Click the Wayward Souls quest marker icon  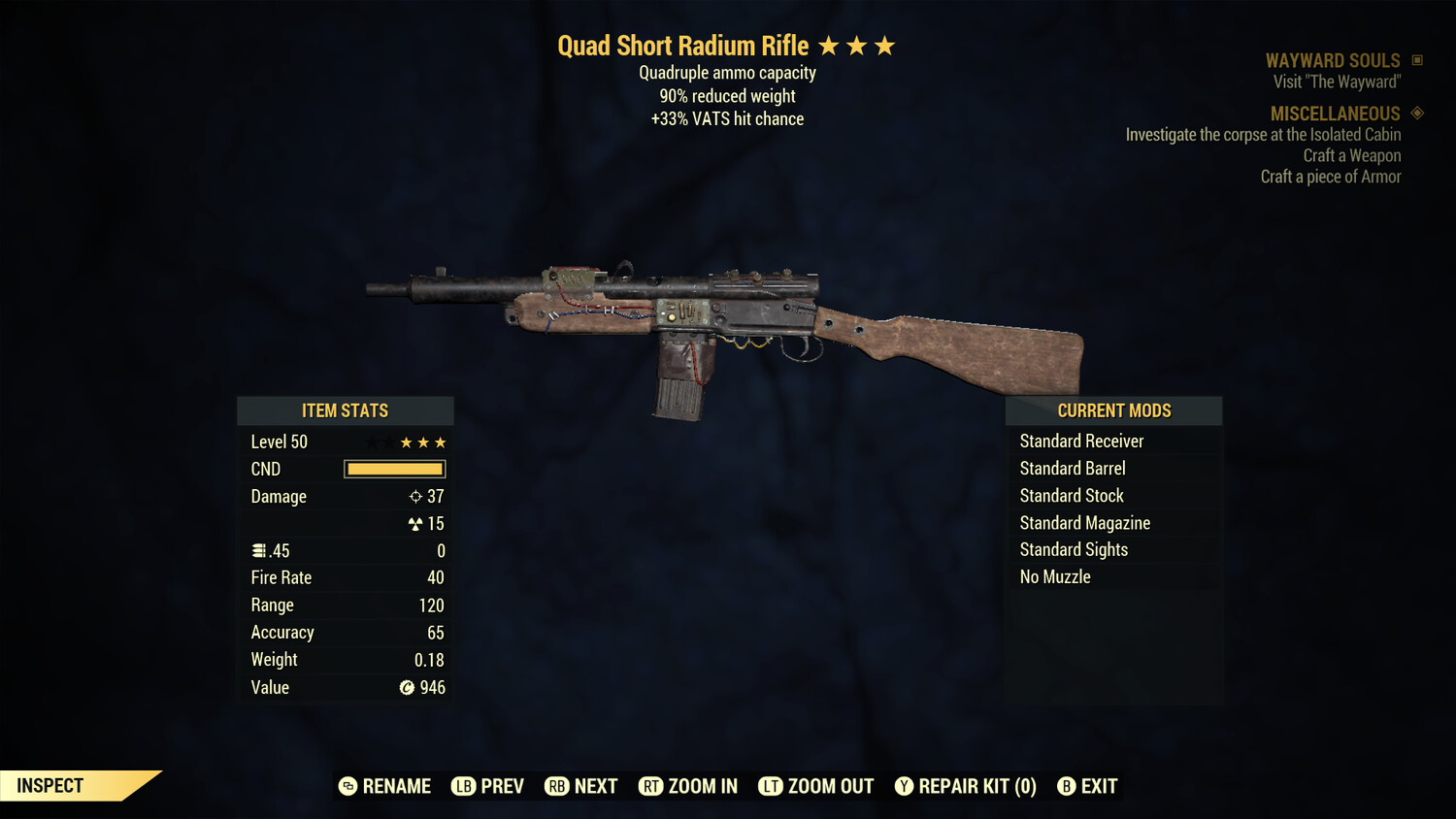pyautogui.click(x=1415, y=59)
